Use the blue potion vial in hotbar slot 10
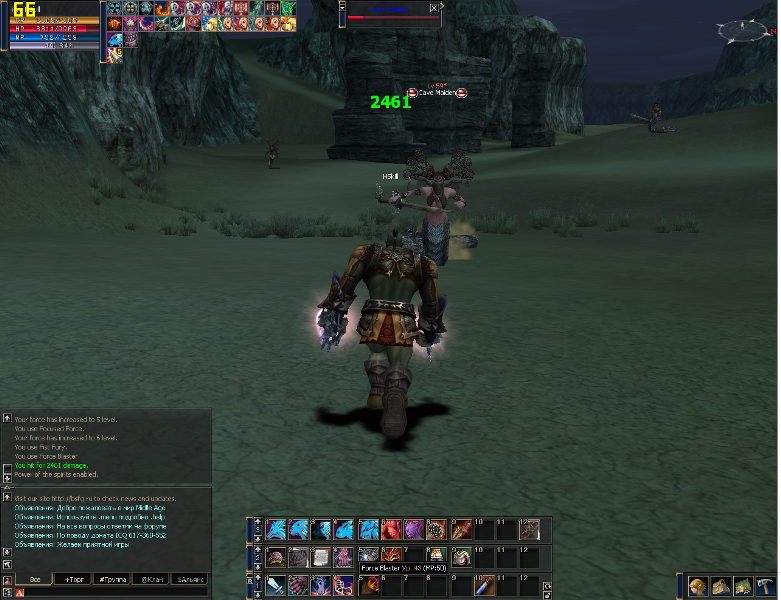This screenshot has height=600, width=781. click(x=484, y=586)
